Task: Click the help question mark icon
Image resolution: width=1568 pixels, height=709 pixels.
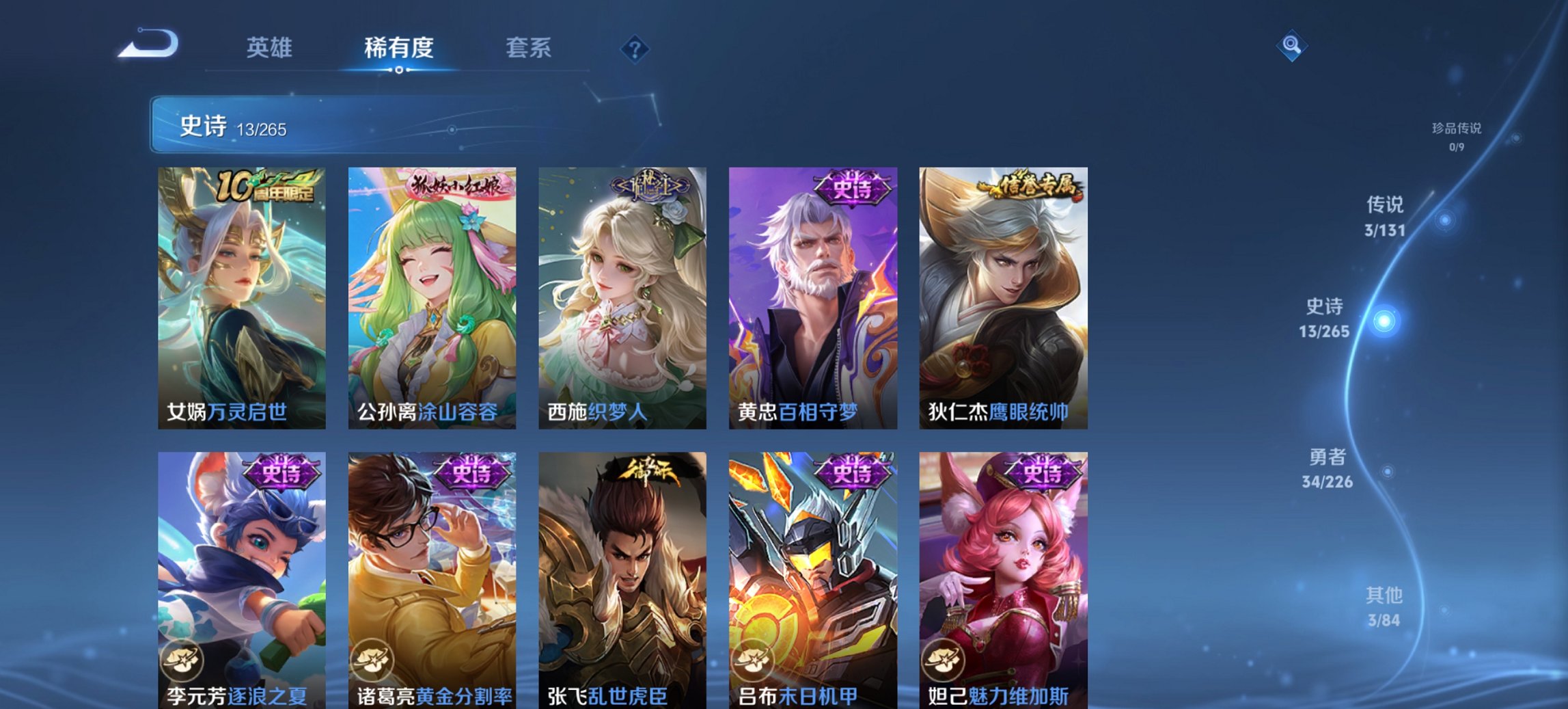Action: tap(634, 48)
